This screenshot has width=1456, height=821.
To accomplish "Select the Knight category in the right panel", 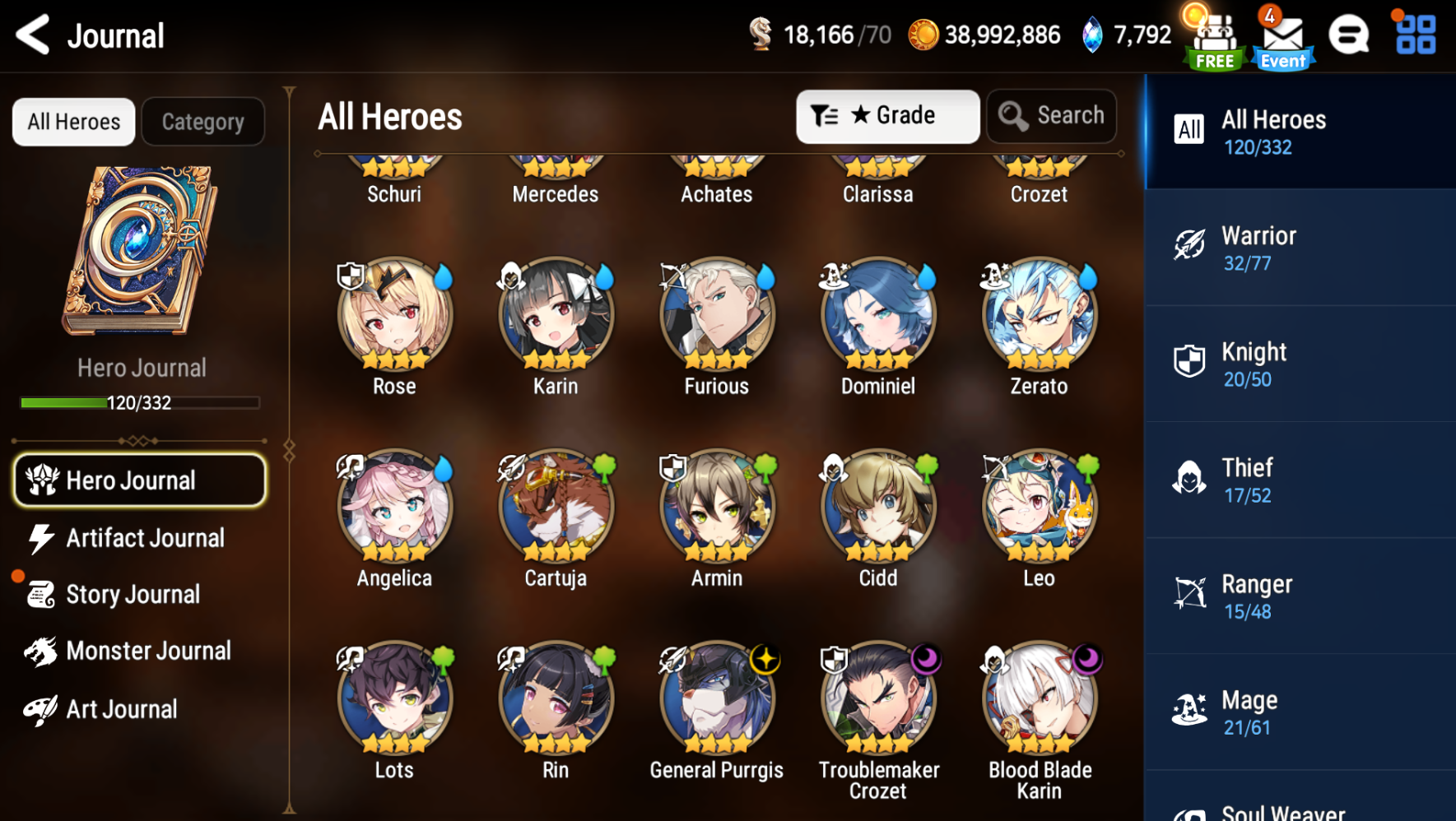I will point(1299,364).
